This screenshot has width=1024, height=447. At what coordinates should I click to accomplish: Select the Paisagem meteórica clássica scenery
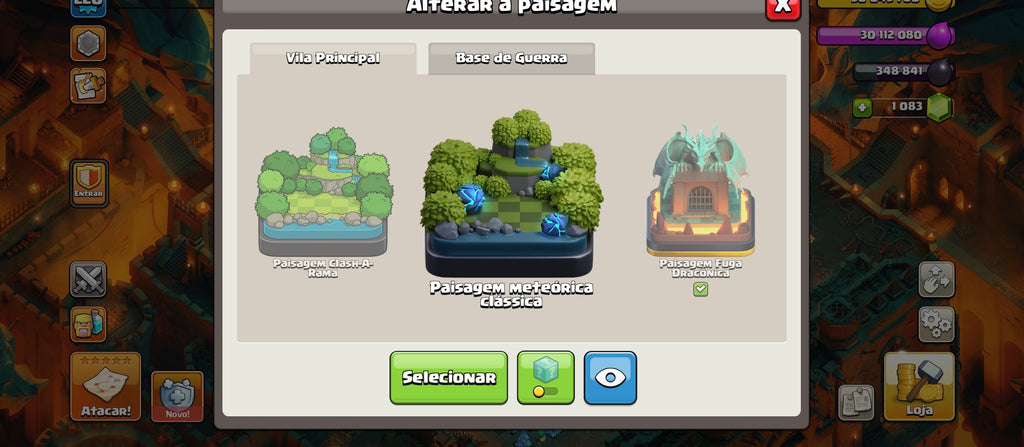(511, 196)
